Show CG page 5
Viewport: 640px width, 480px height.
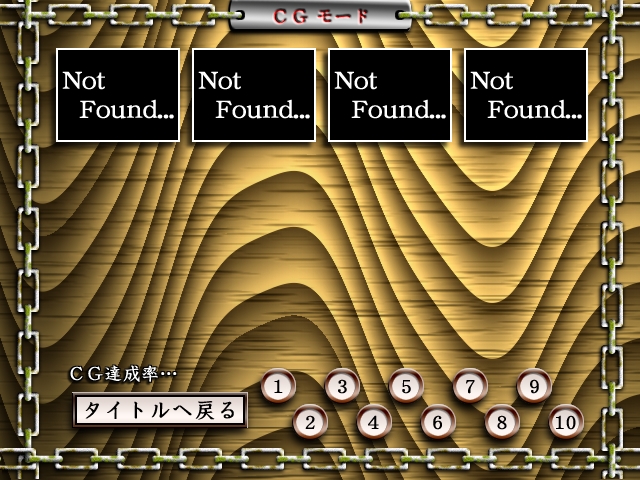[406, 386]
